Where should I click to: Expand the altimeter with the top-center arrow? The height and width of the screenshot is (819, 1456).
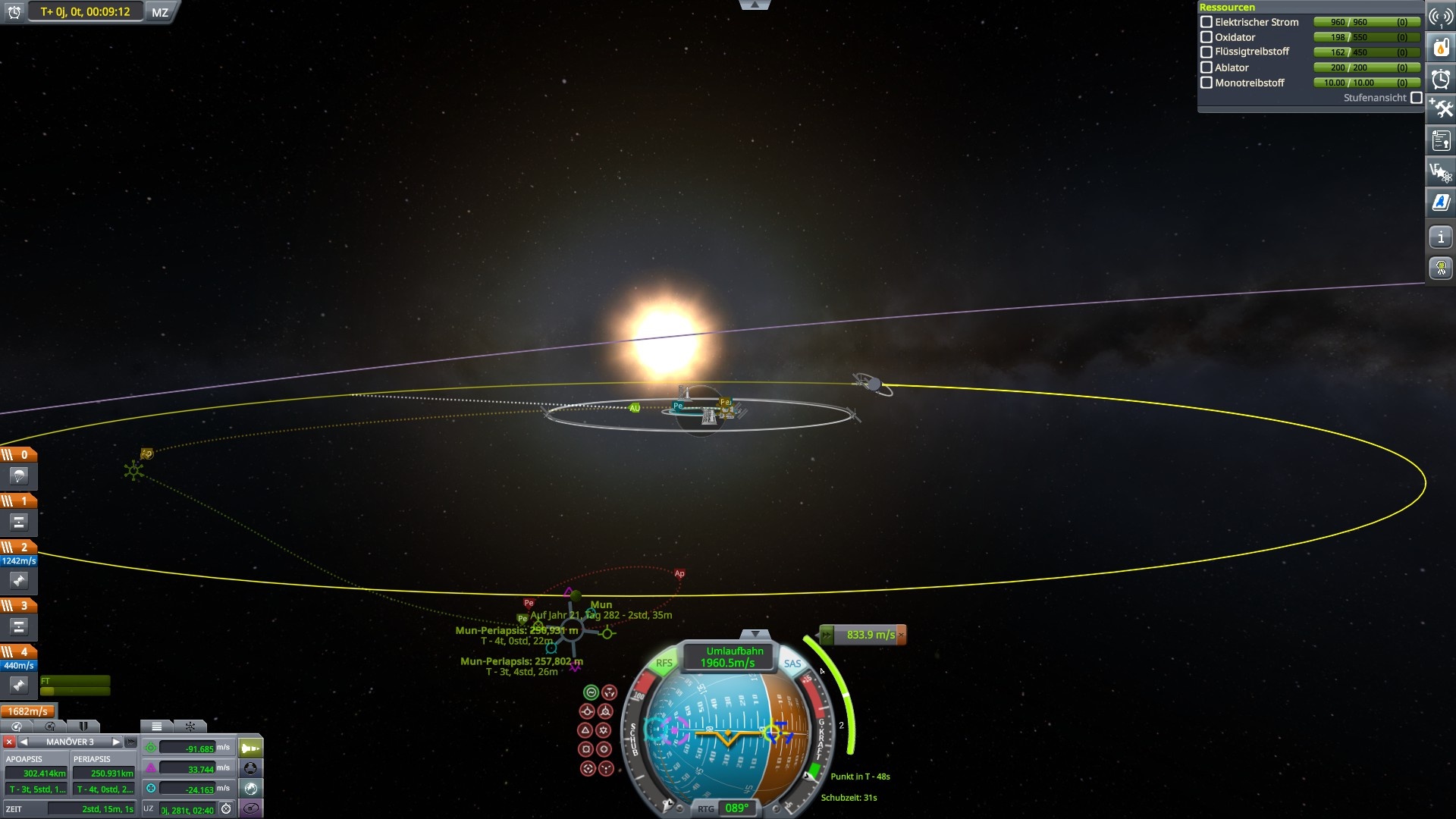755,5
